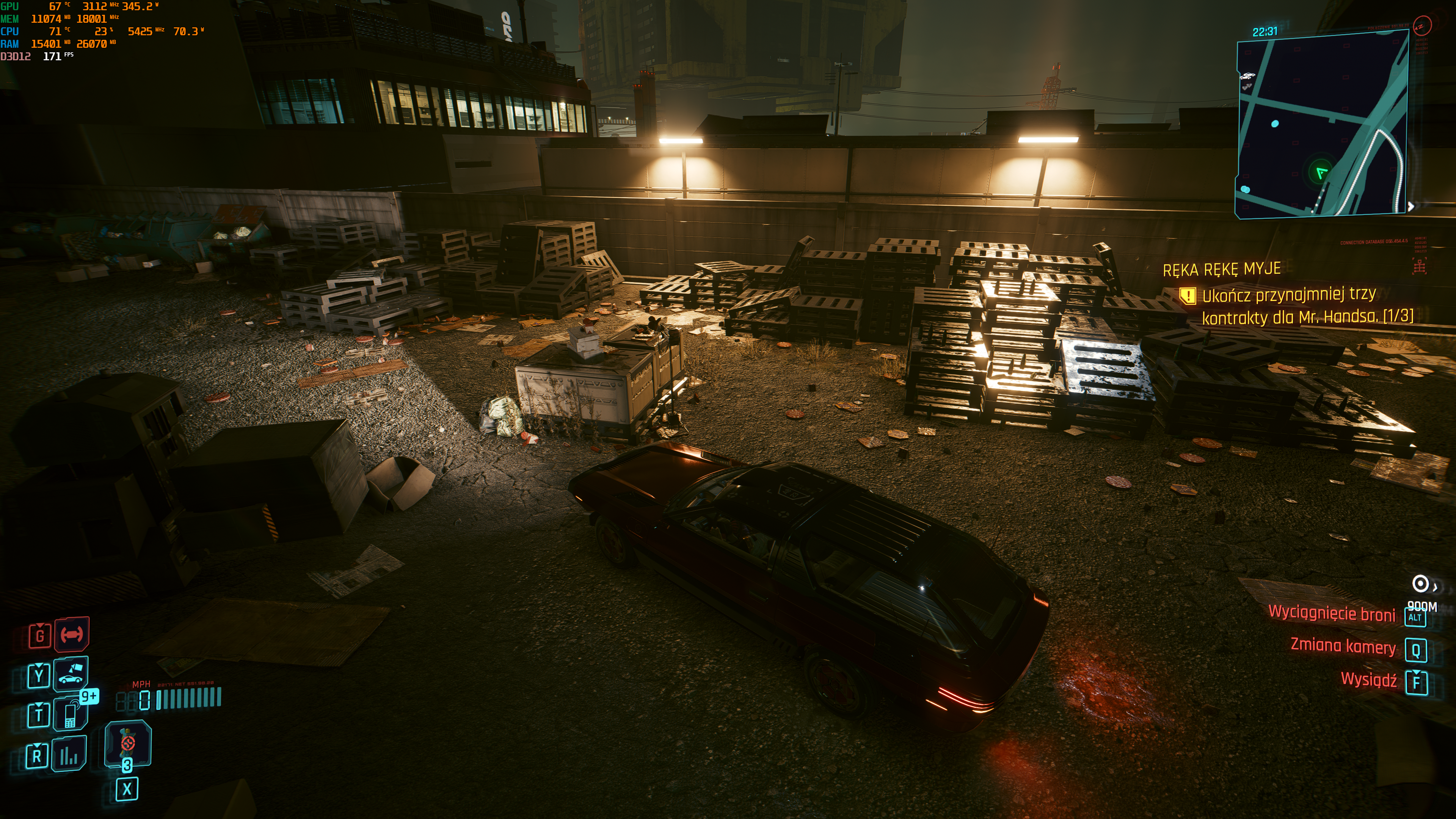
Task: Click the yellow quest objective marker icon
Action: [x=1188, y=296]
